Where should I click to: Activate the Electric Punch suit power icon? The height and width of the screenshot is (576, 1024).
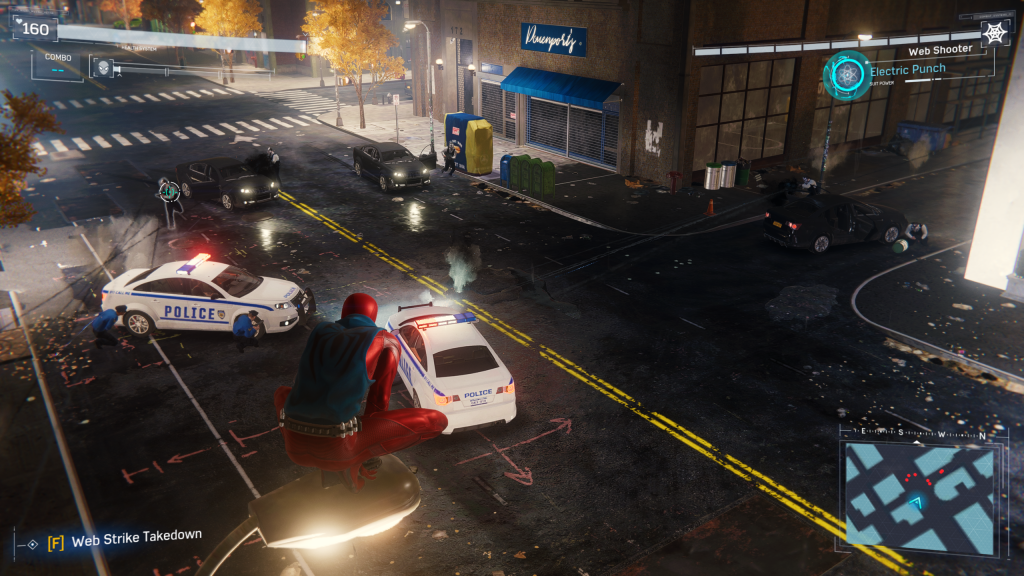(x=846, y=75)
